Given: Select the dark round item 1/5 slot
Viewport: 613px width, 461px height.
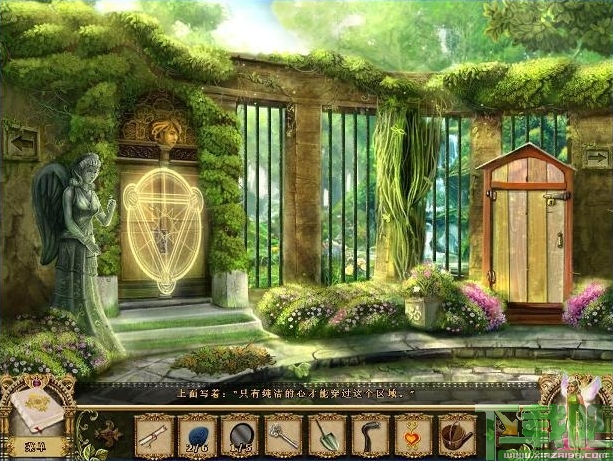Looking at the screenshot, I should (240, 435).
